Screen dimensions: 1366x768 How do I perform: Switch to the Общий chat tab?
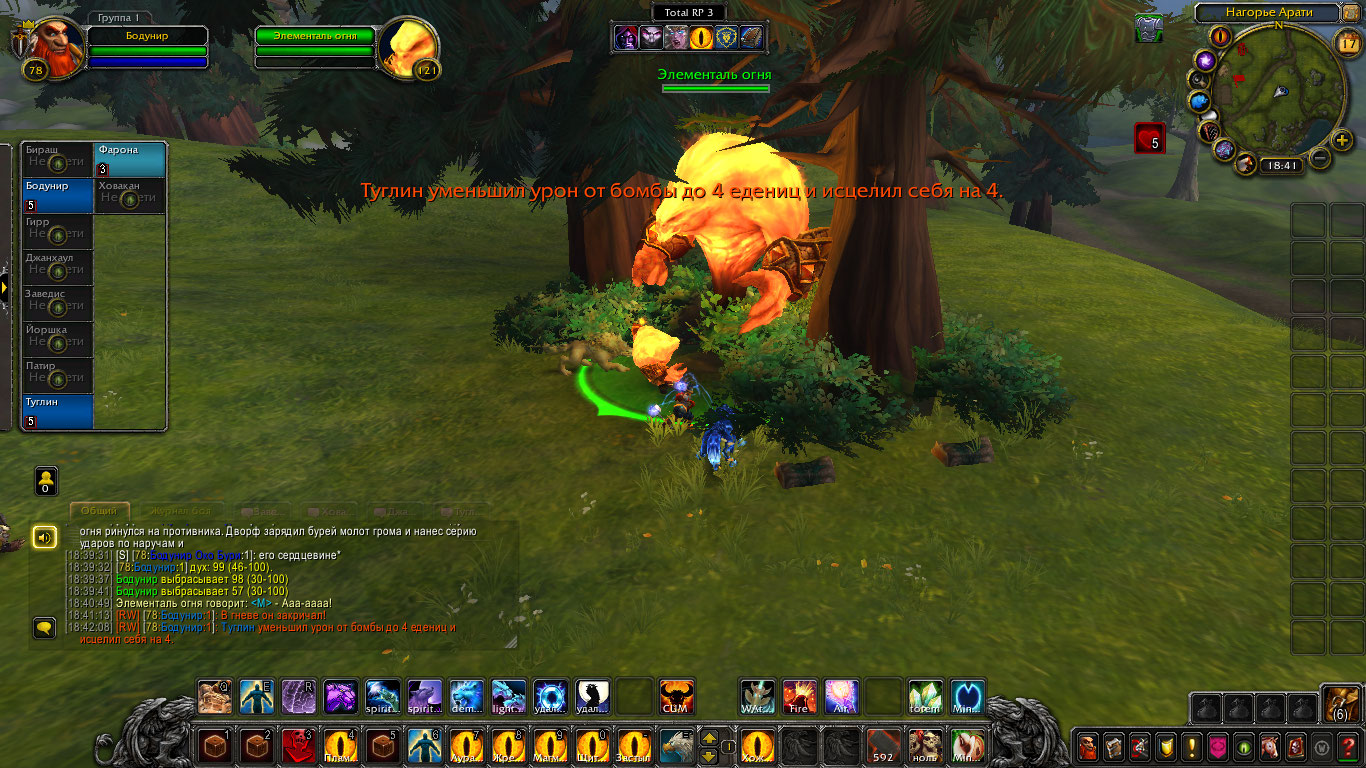pos(99,511)
